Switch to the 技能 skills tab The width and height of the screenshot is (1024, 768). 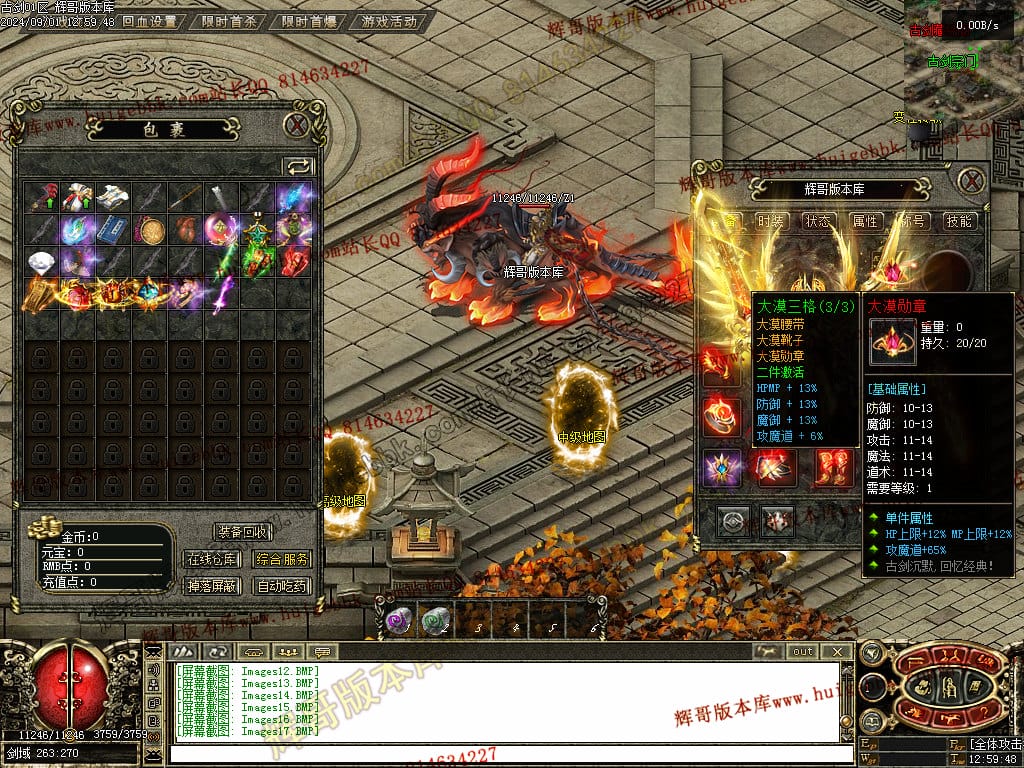coord(959,221)
